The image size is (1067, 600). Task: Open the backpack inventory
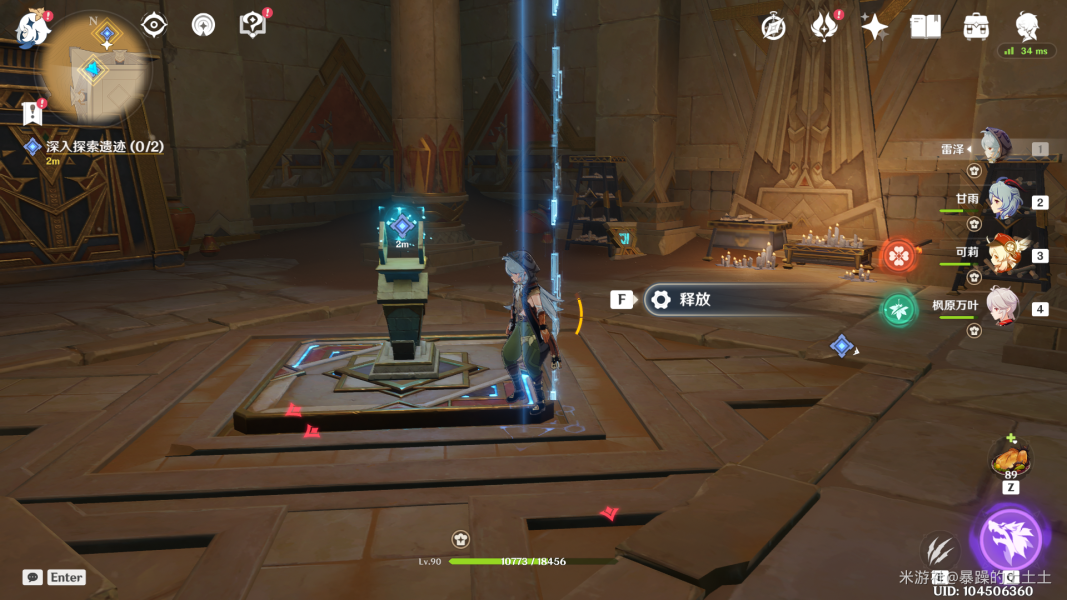tap(976, 27)
